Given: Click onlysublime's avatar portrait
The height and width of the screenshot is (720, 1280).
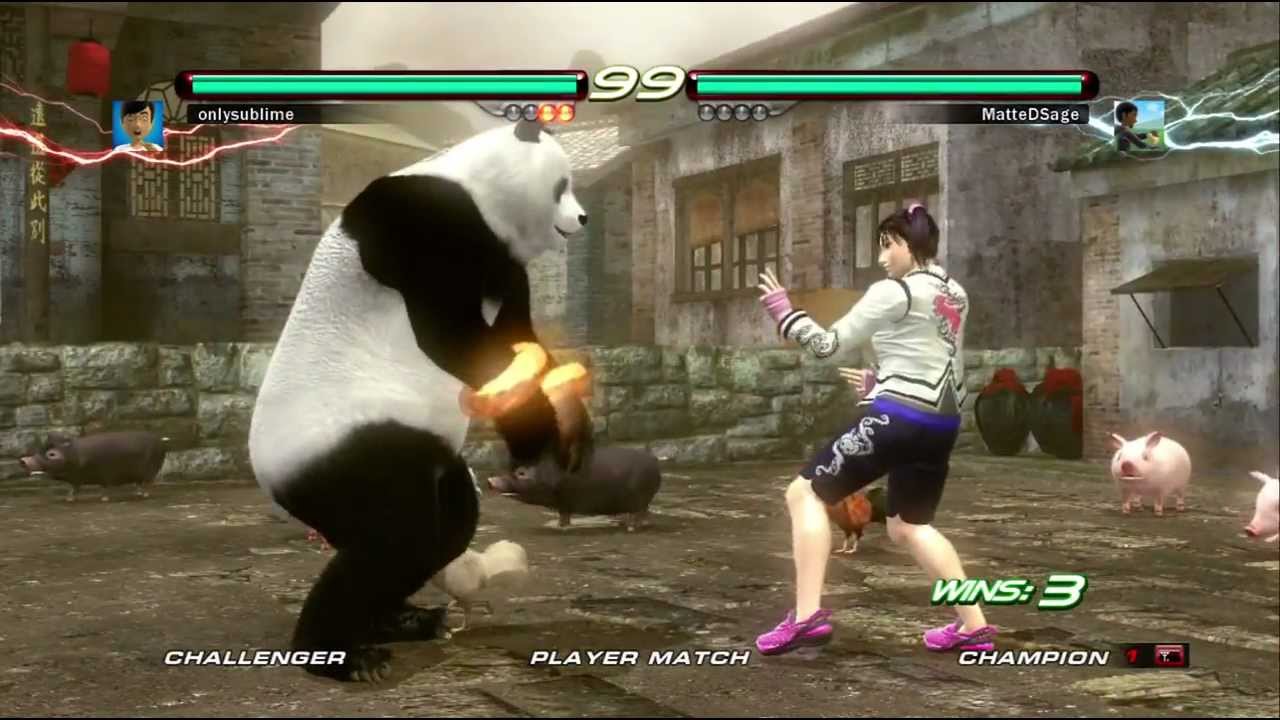Looking at the screenshot, I should (139, 127).
